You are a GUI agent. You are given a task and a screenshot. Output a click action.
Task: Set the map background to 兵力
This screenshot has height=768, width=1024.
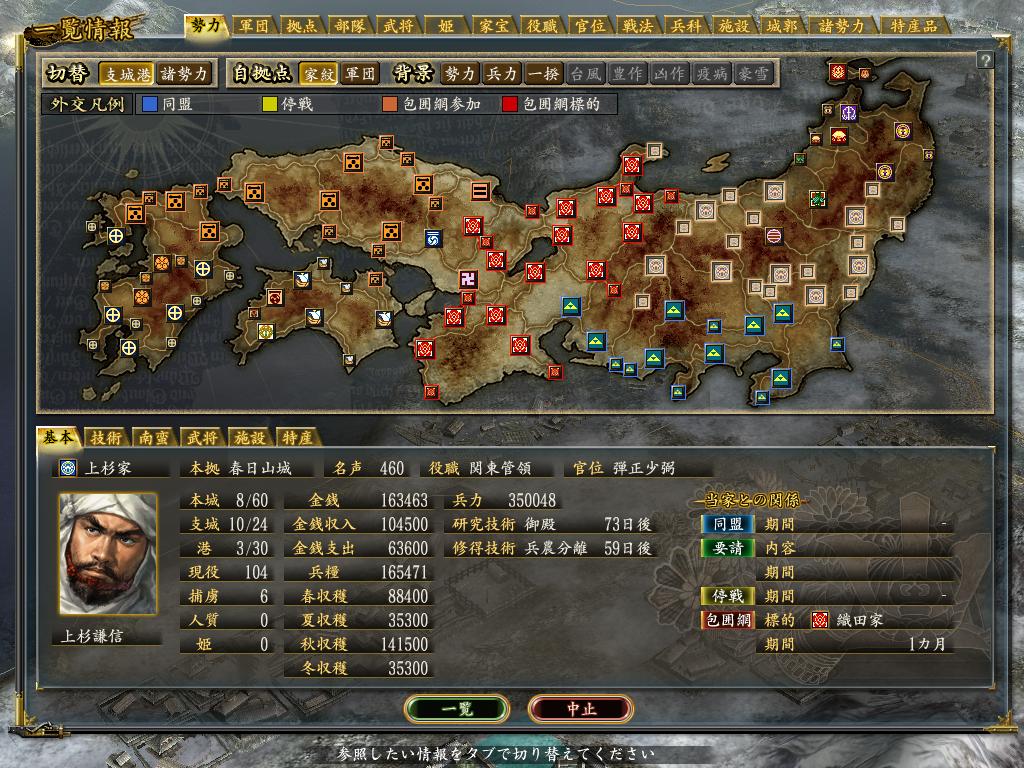tap(501, 74)
